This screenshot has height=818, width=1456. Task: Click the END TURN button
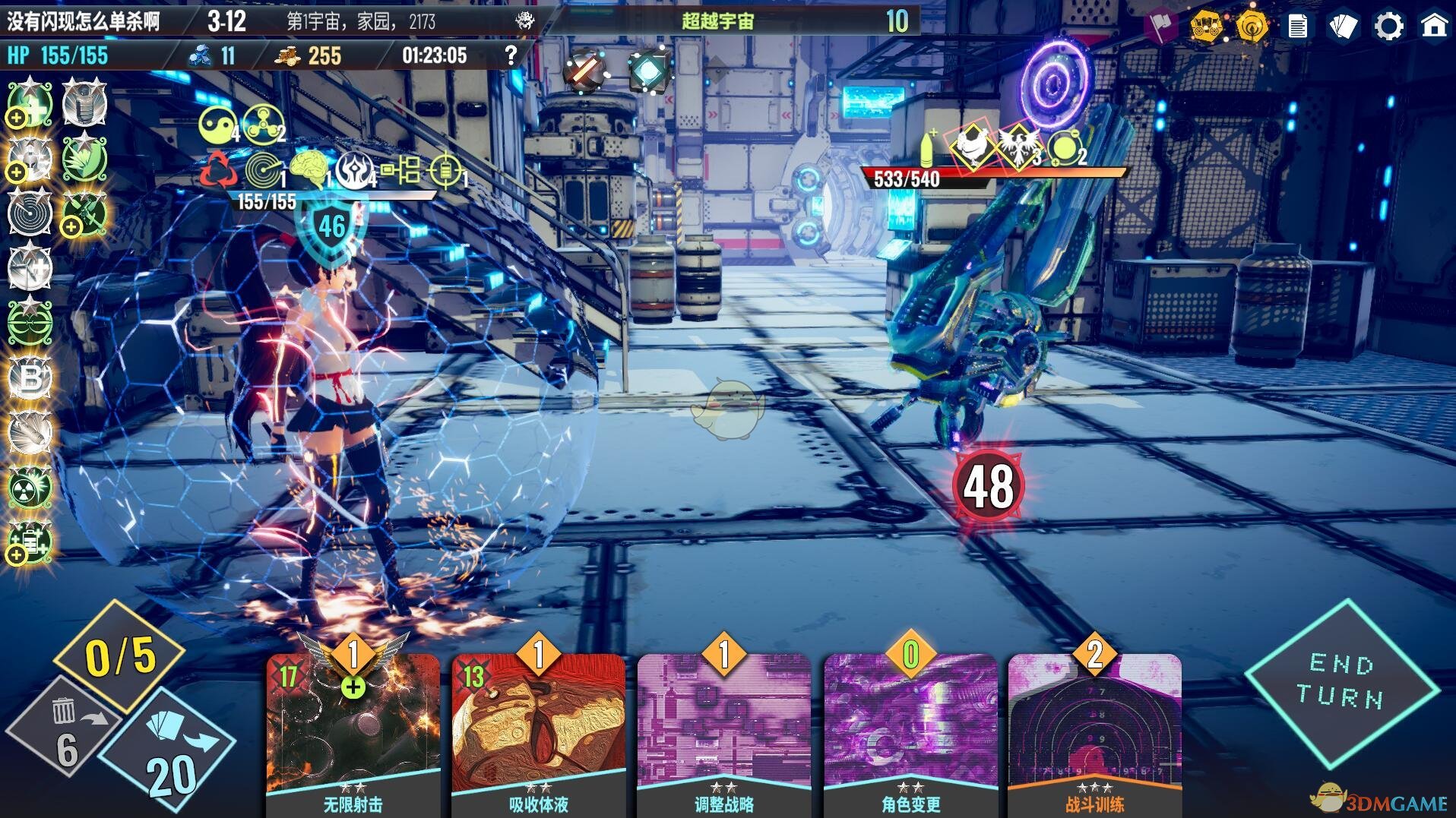pos(1341,681)
